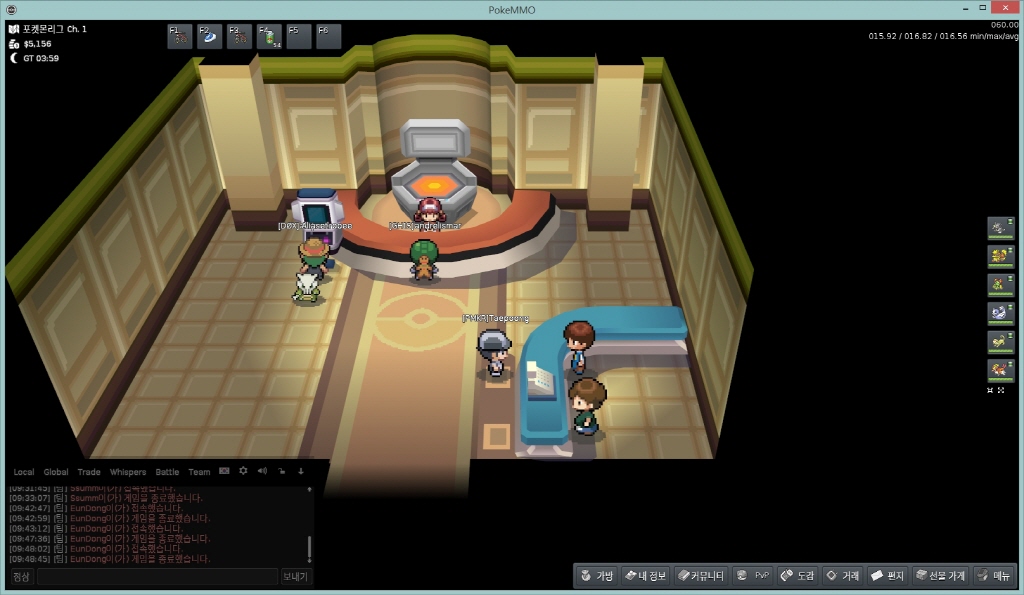1024x595 pixels.
Task: Use the F4 green can item
Action: pos(269,37)
